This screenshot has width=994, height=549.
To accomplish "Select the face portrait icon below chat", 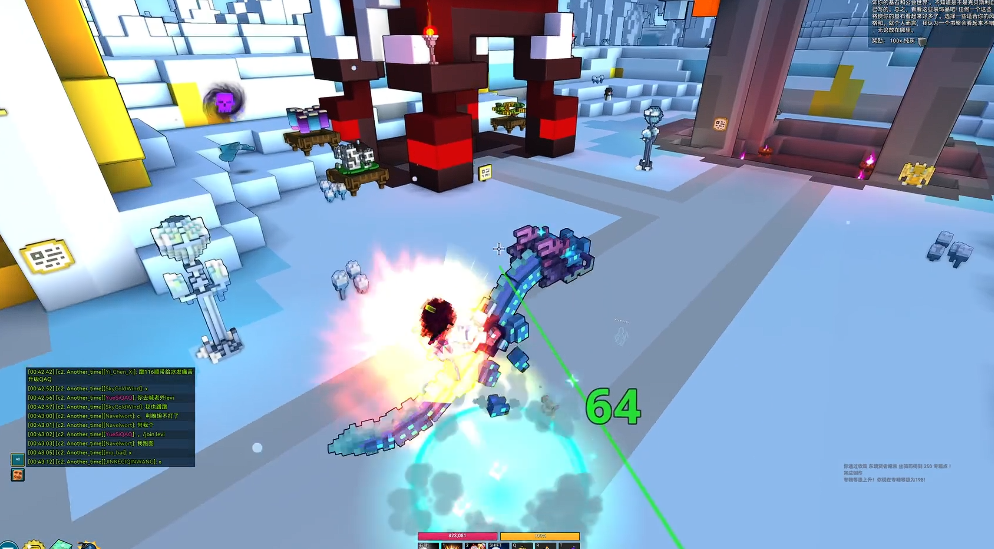I will (18, 475).
